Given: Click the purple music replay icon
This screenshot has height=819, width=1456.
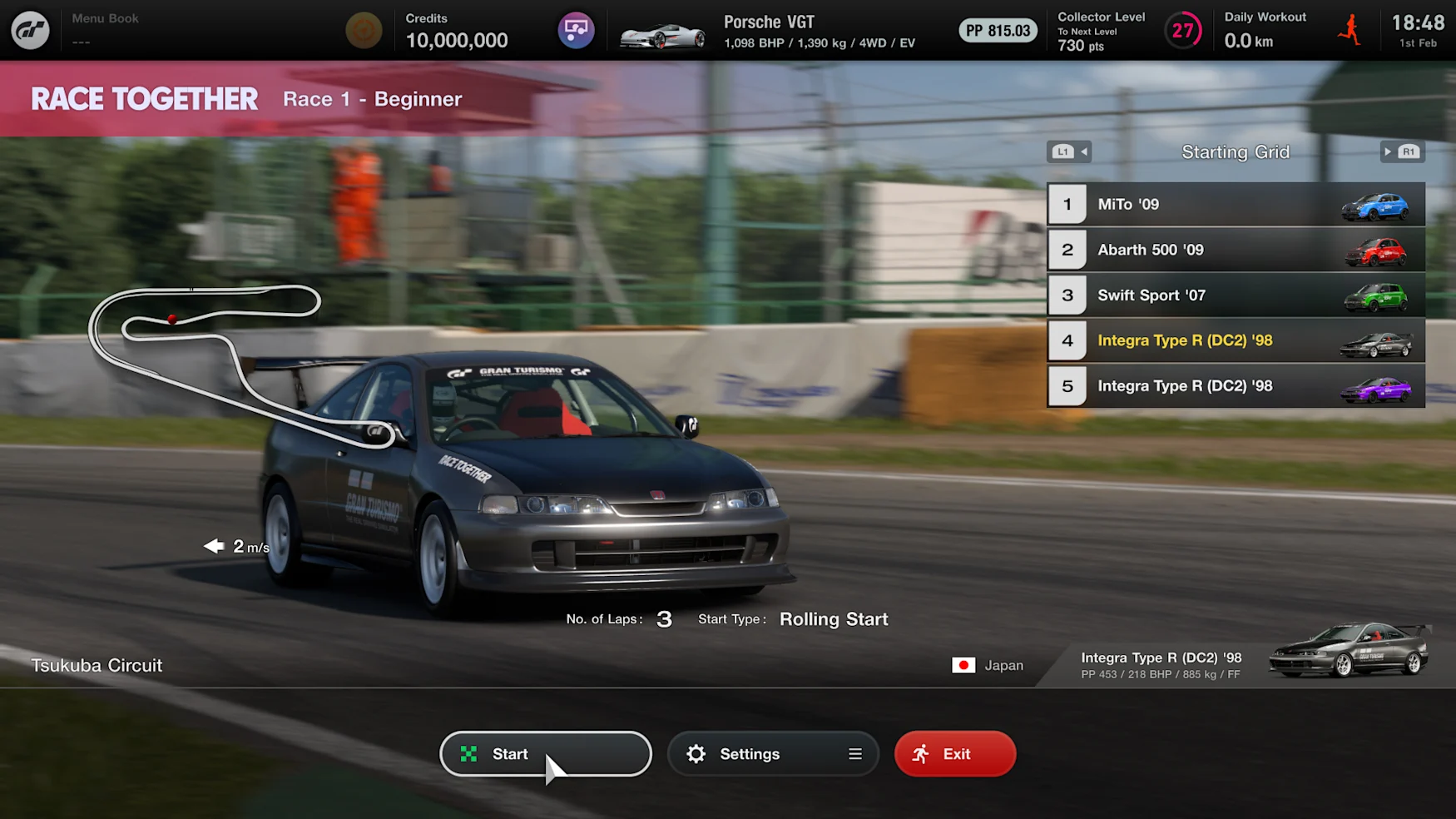Looking at the screenshot, I should click(576, 31).
